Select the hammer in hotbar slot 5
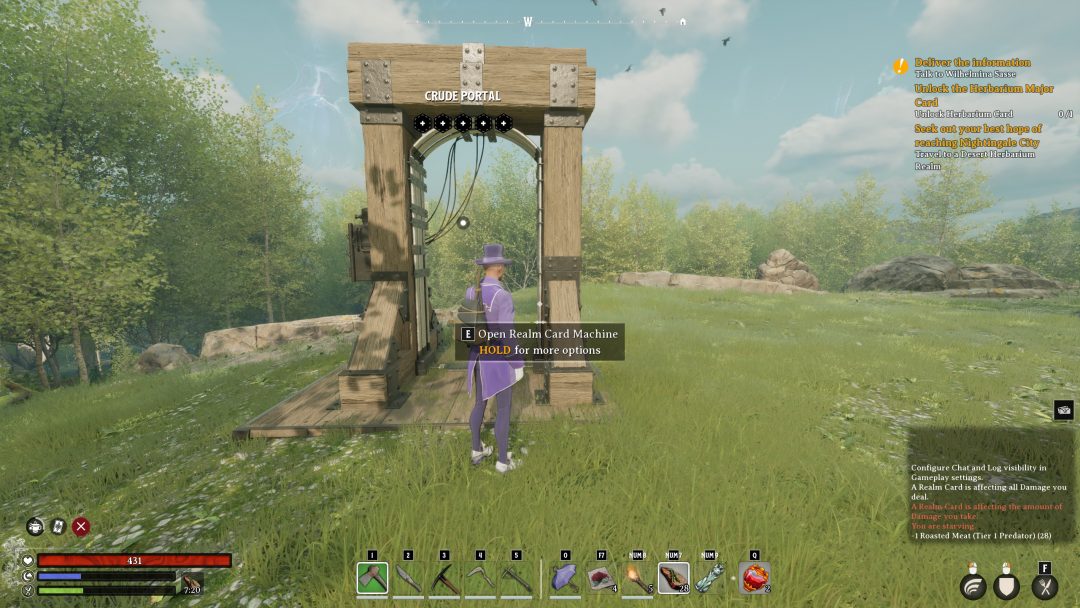 coord(516,578)
